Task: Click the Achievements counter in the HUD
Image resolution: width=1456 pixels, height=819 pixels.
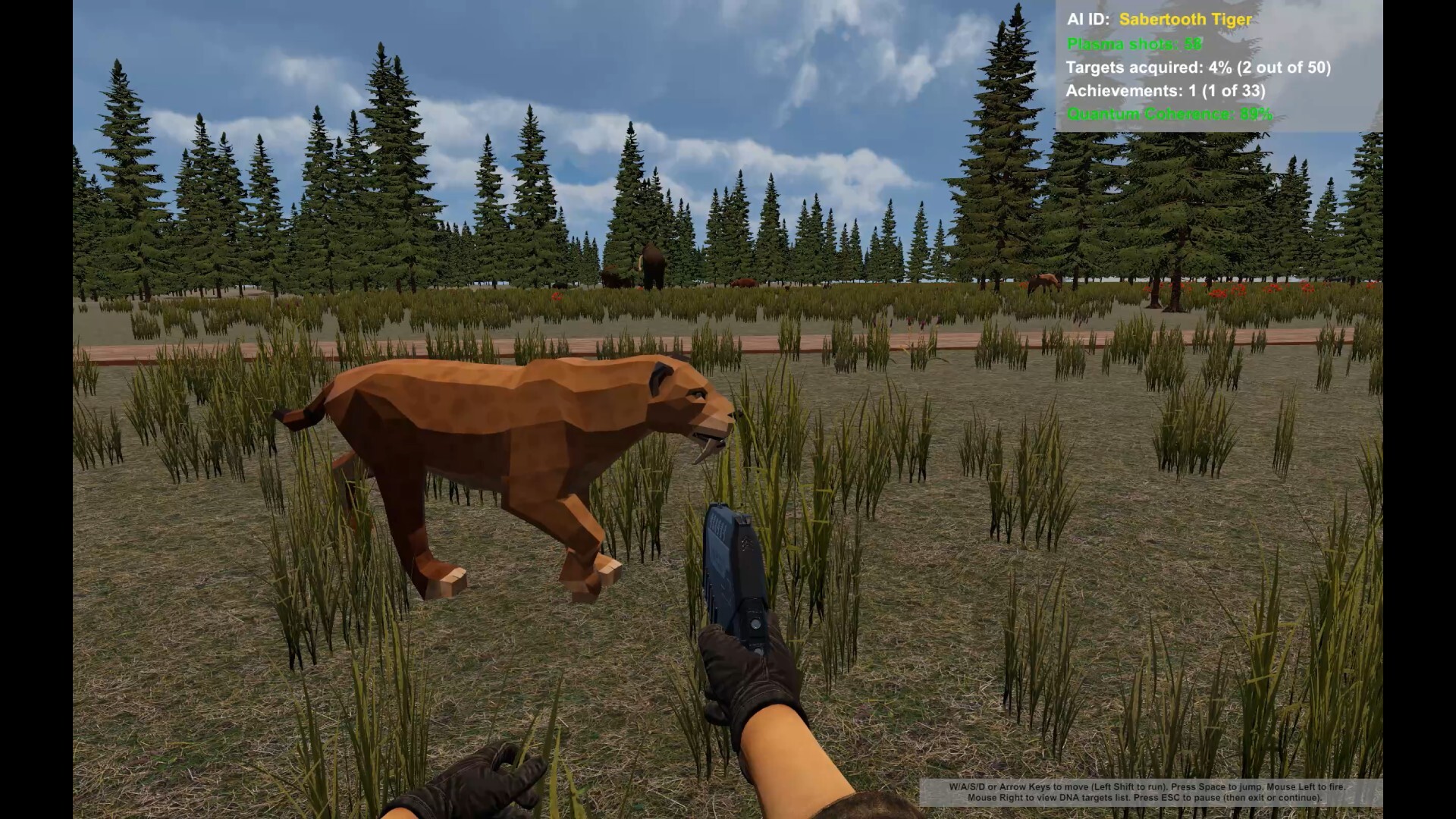Action: (1166, 91)
